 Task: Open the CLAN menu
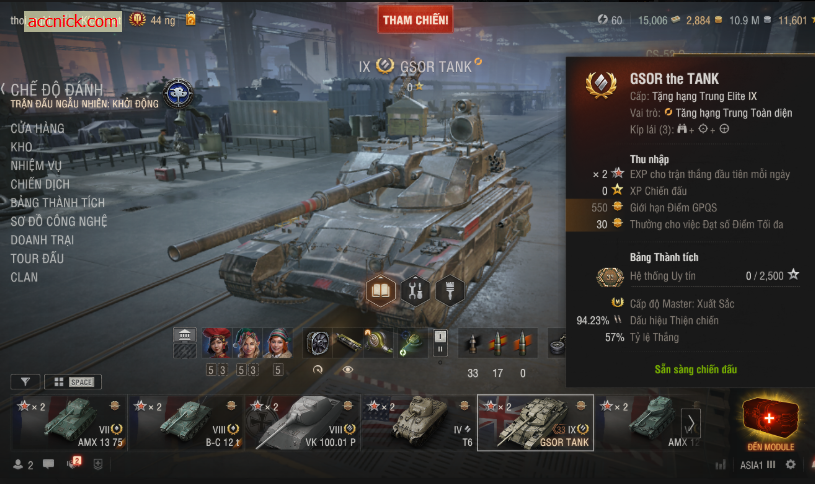(x=24, y=277)
